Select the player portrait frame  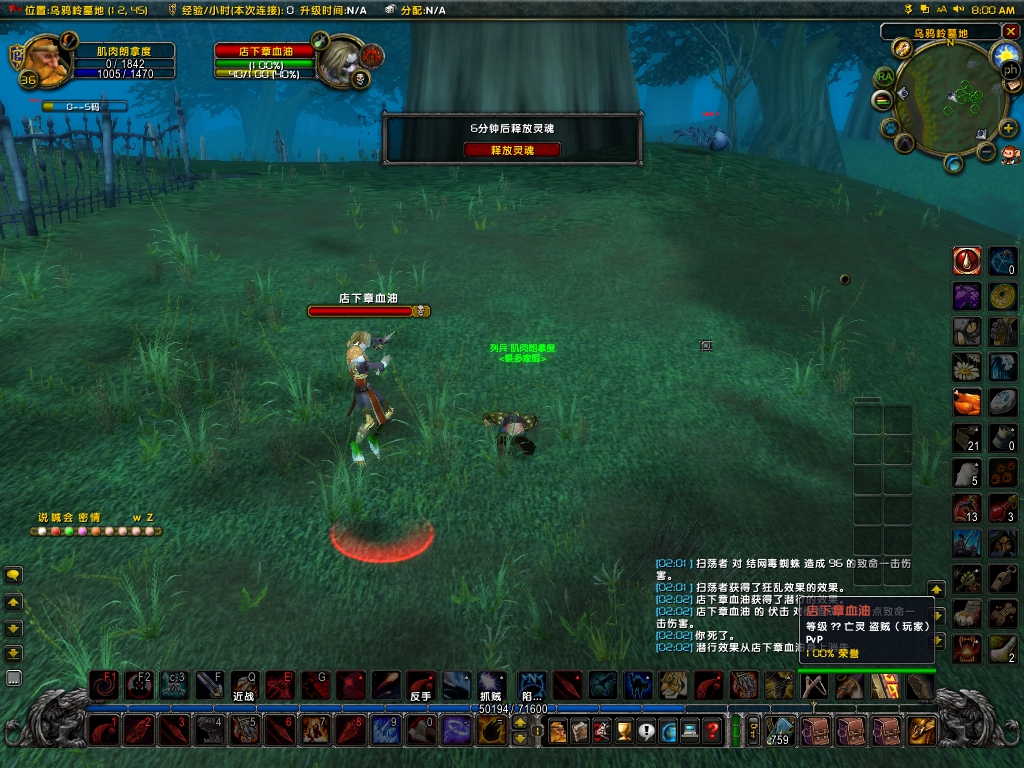pos(42,61)
